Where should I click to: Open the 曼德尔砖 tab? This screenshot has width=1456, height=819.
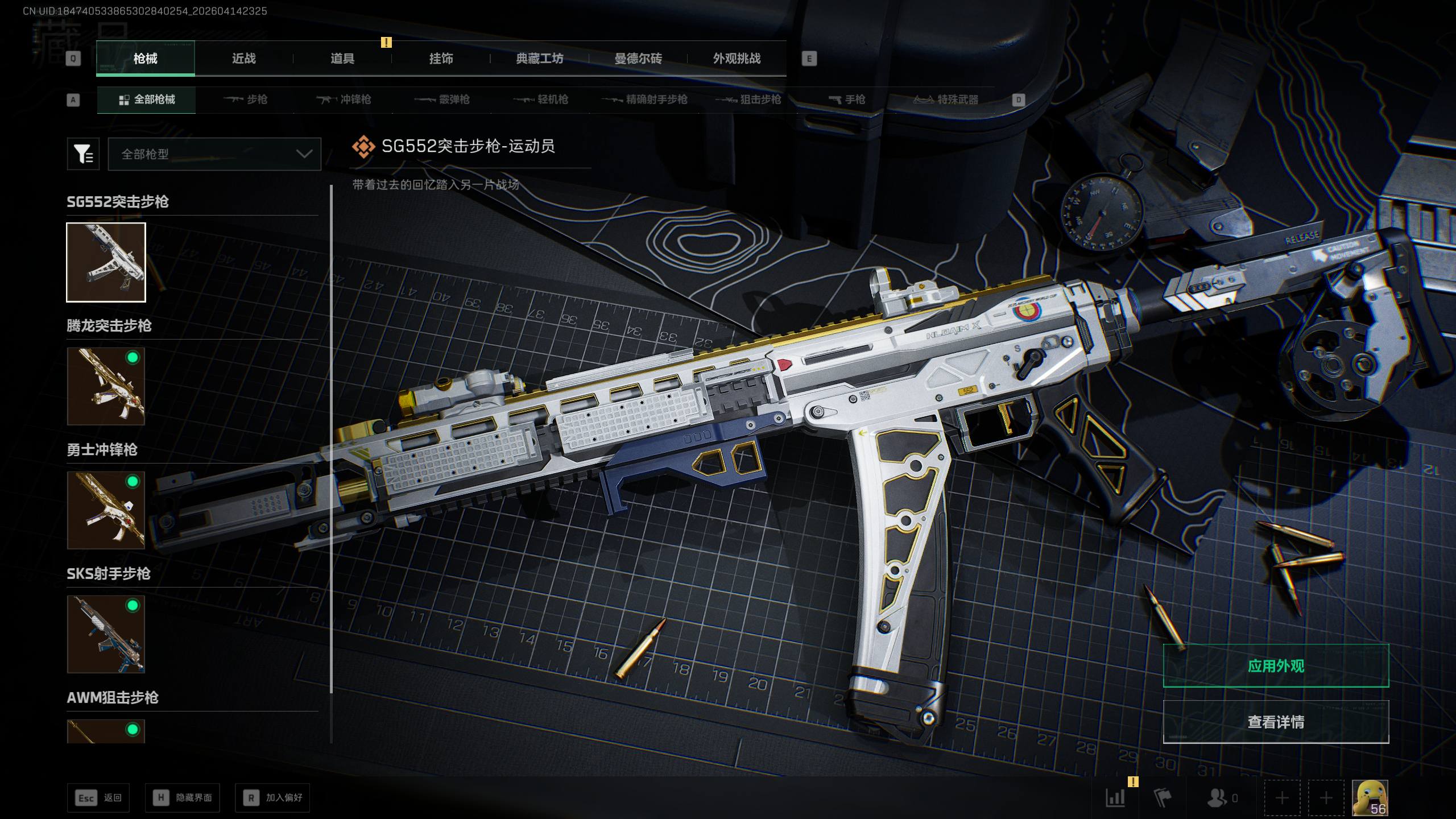coord(638,59)
